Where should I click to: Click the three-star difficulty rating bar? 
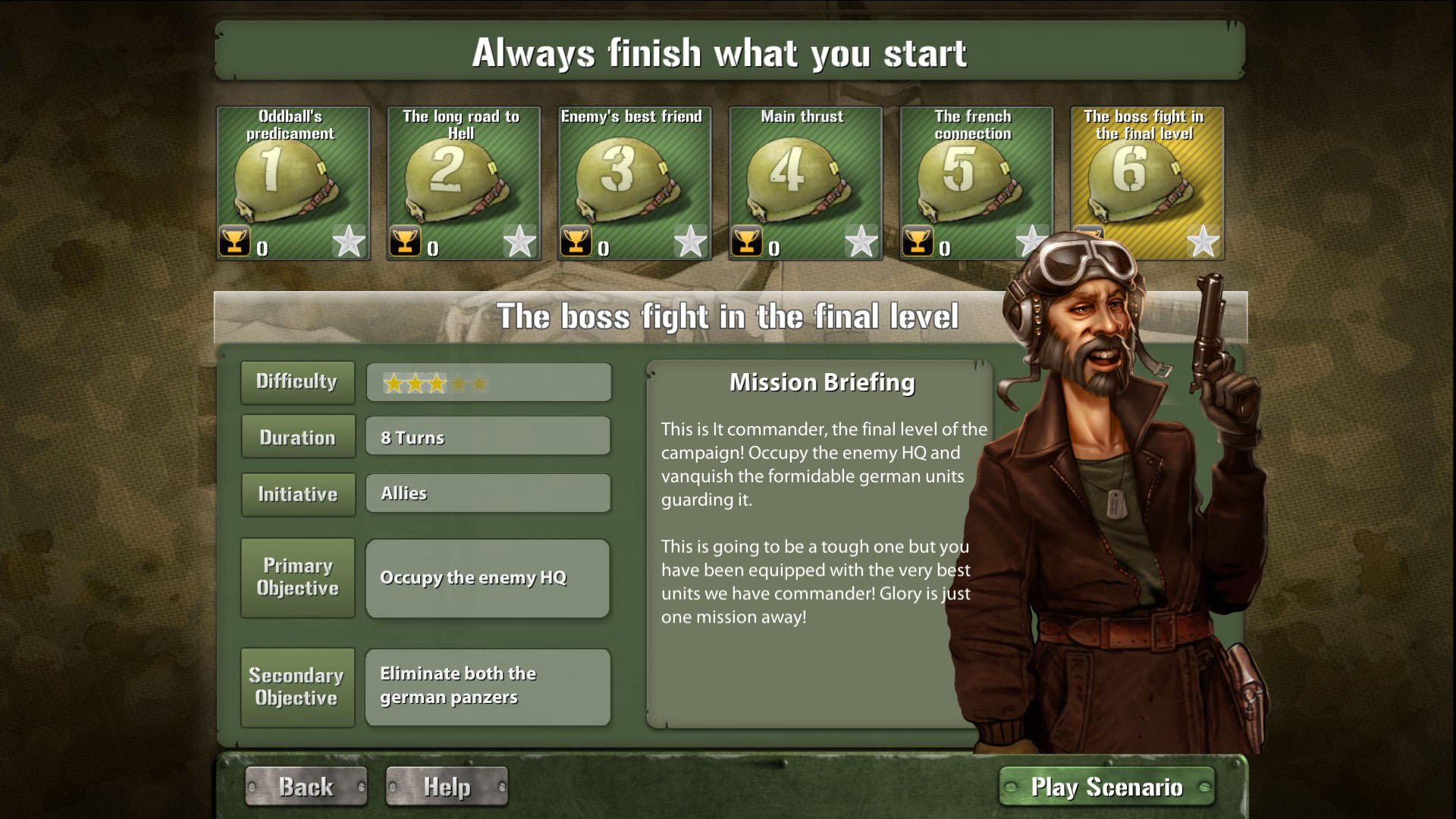point(488,381)
